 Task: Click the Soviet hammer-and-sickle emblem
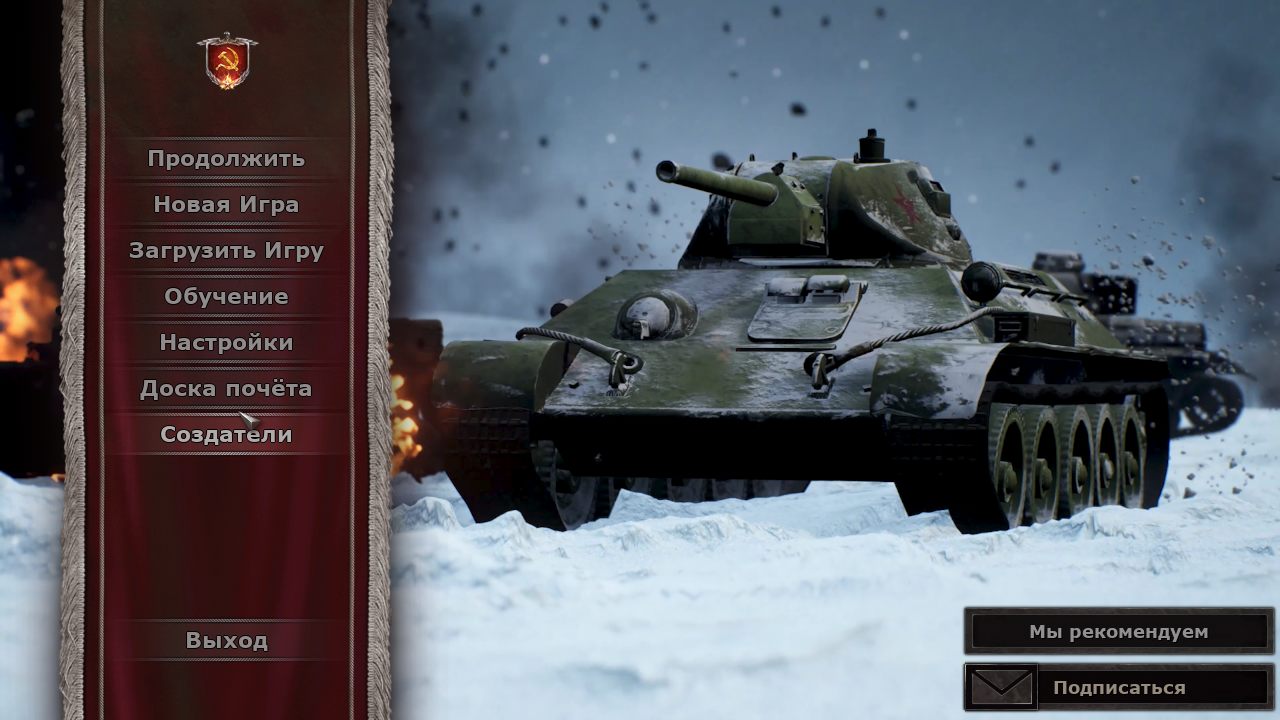click(227, 61)
